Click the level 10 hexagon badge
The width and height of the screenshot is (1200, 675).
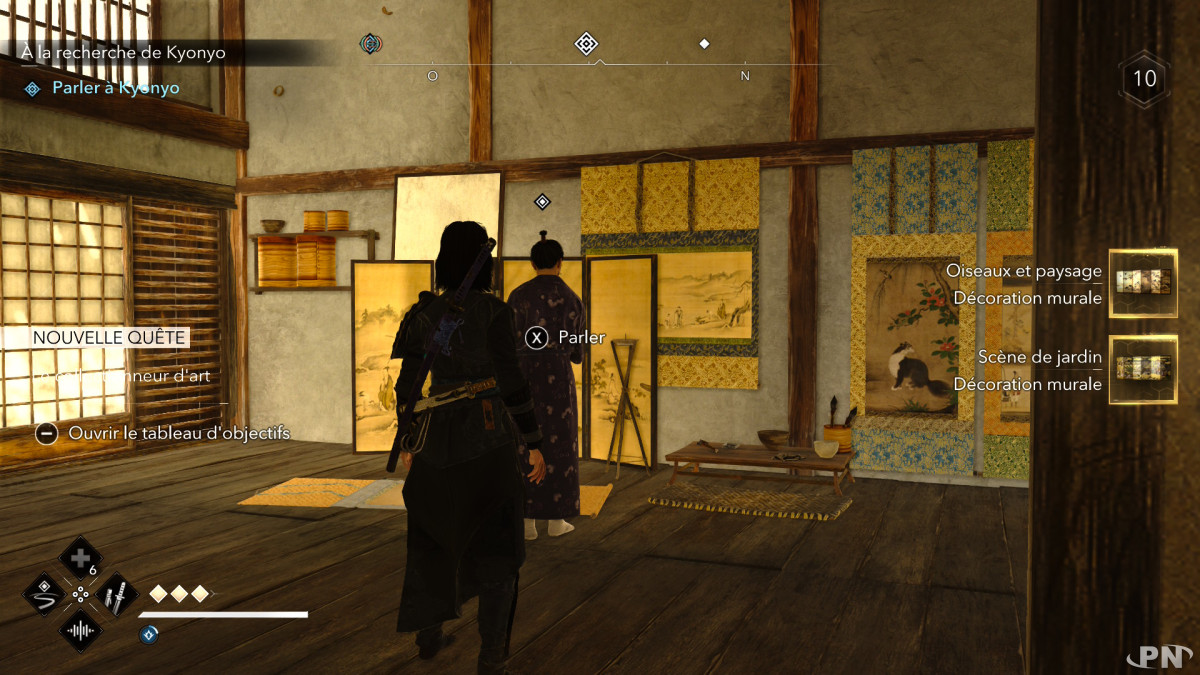click(1144, 78)
